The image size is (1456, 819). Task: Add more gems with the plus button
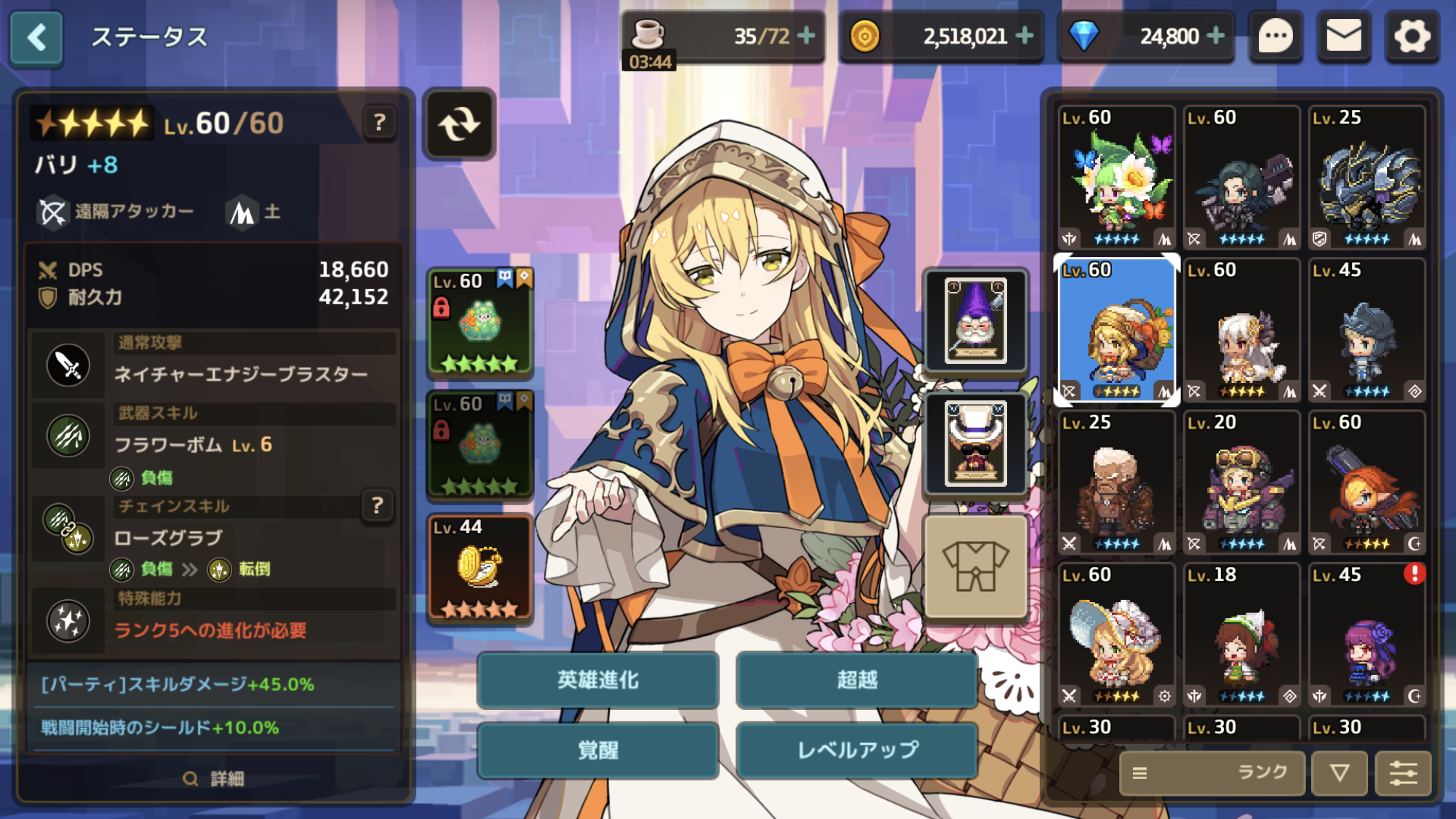tap(1216, 36)
